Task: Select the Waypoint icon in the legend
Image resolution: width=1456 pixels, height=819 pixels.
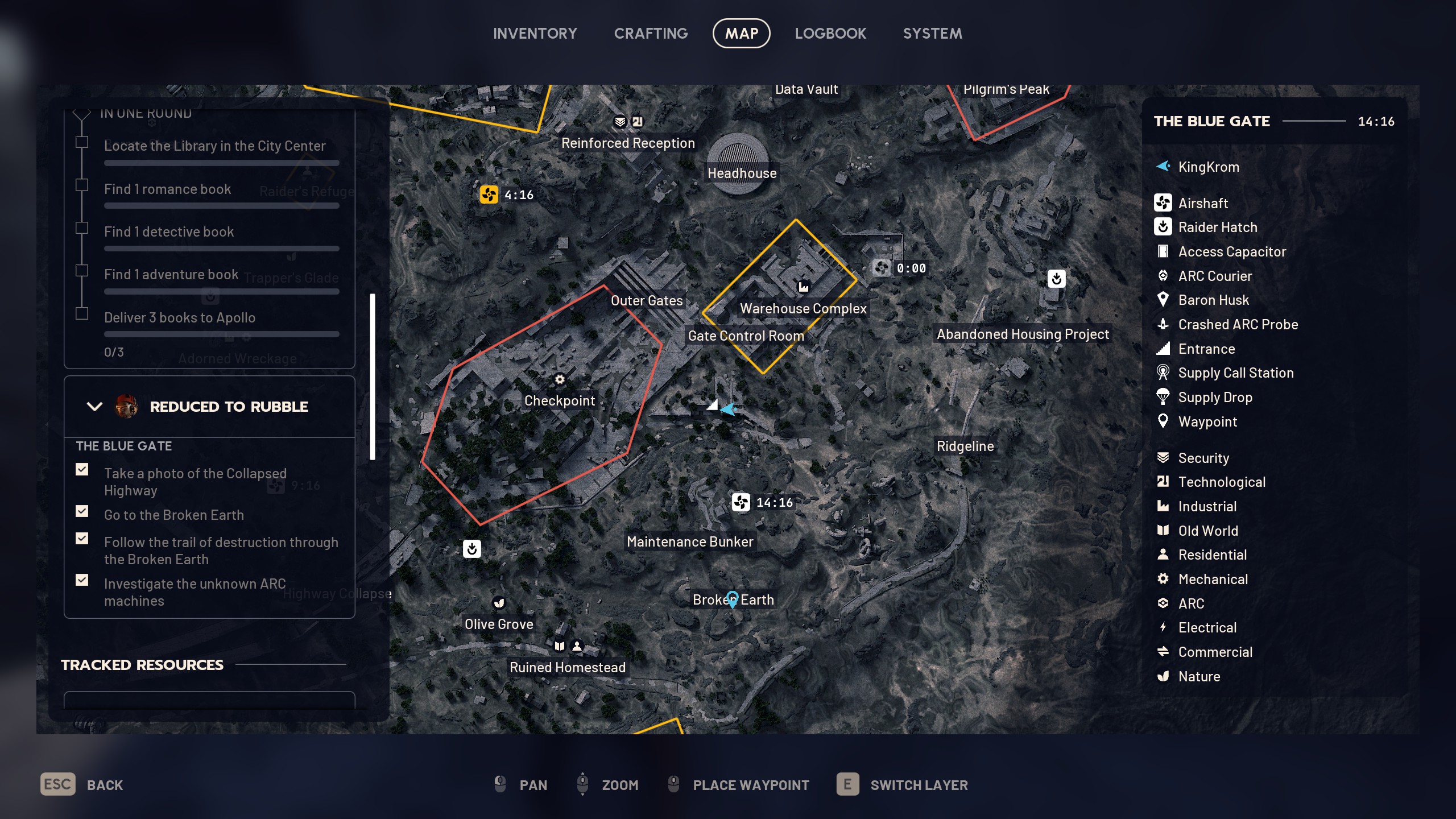Action: click(1164, 421)
